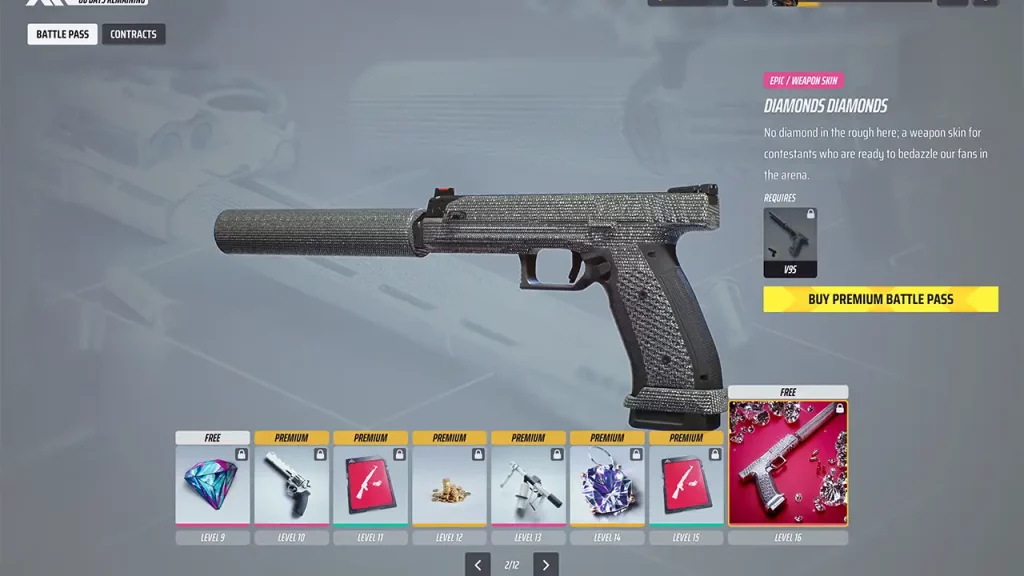Viewport: 1024px width, 576px height.
Task: Choose the Level 10 revolver skin reward
Action: (x=291, y=485)
